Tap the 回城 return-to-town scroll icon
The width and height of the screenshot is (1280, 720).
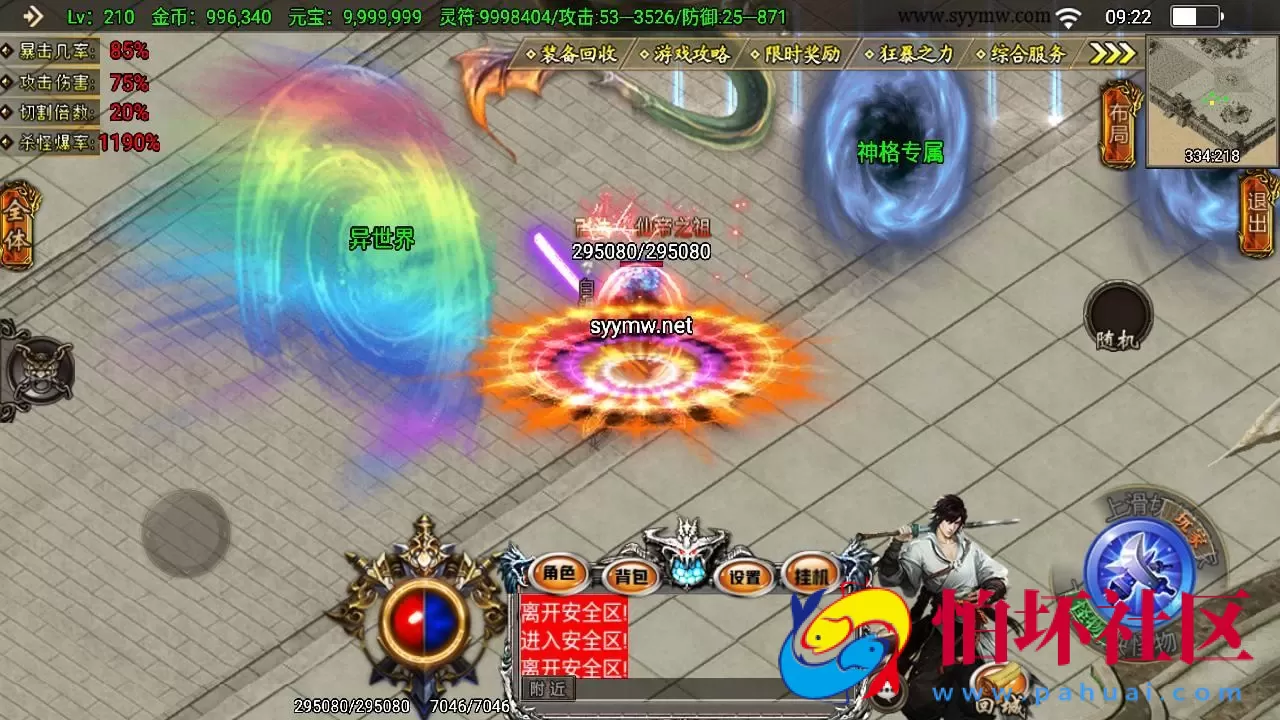(x=1000, y=688)
